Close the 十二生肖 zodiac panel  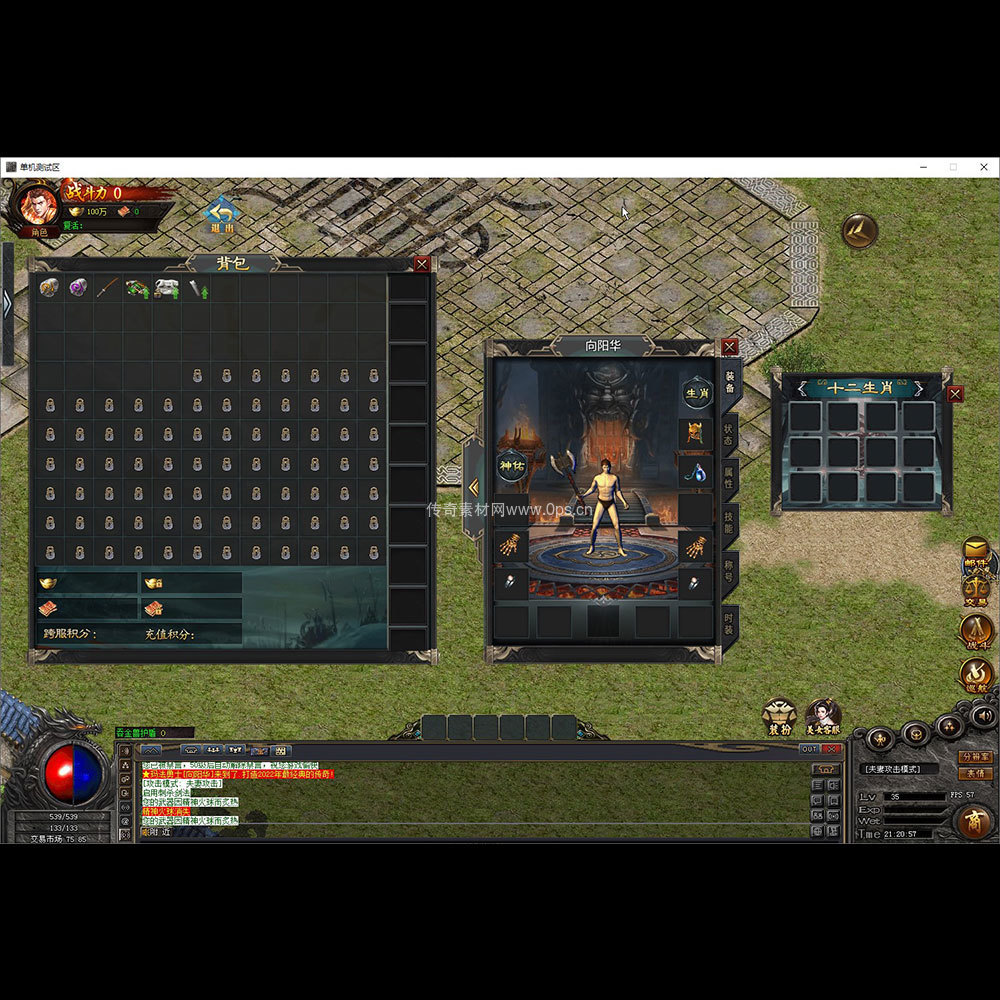tap(955, 394)
